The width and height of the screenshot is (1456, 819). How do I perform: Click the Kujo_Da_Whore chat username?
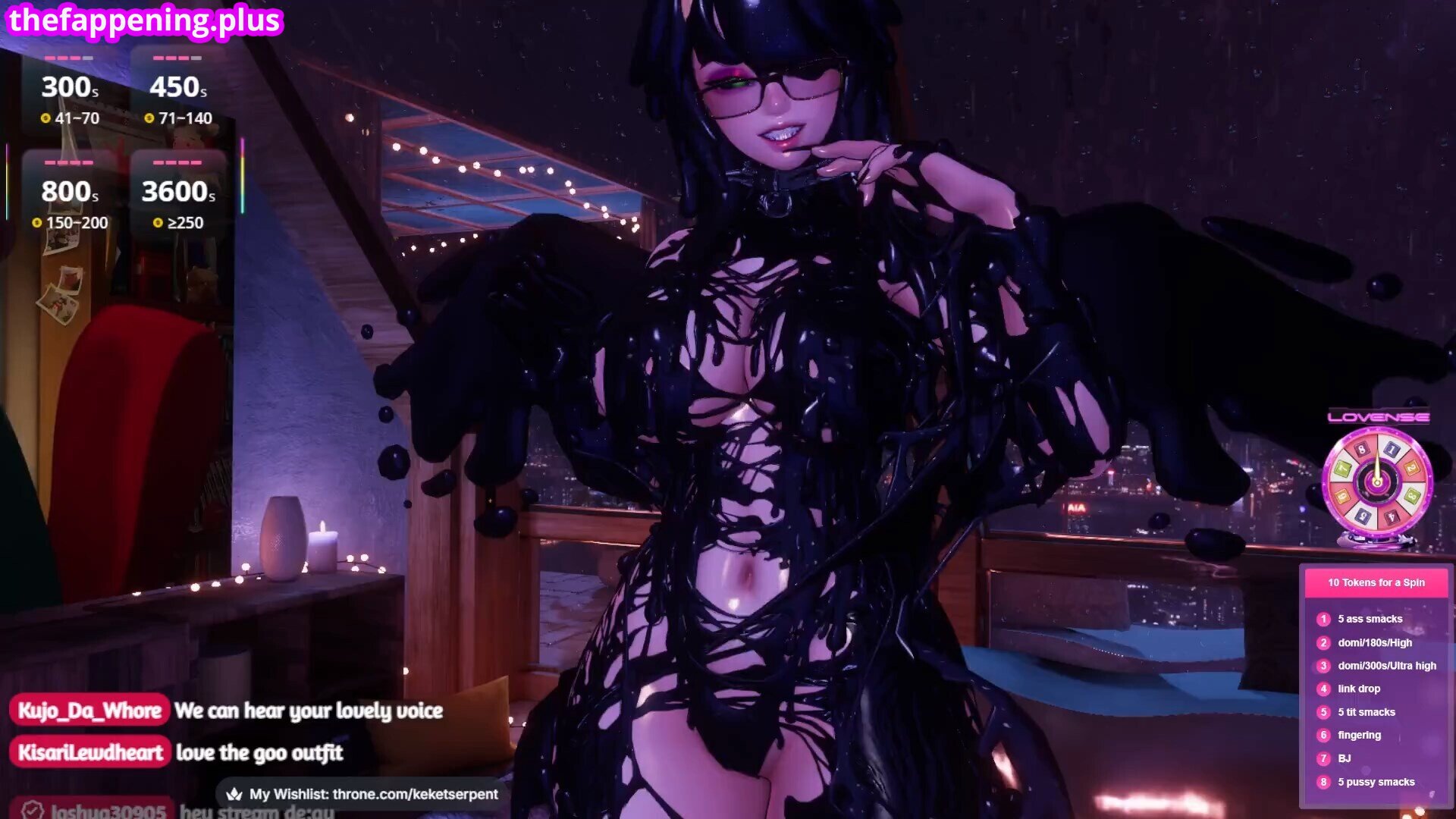[x=89, y=711]
